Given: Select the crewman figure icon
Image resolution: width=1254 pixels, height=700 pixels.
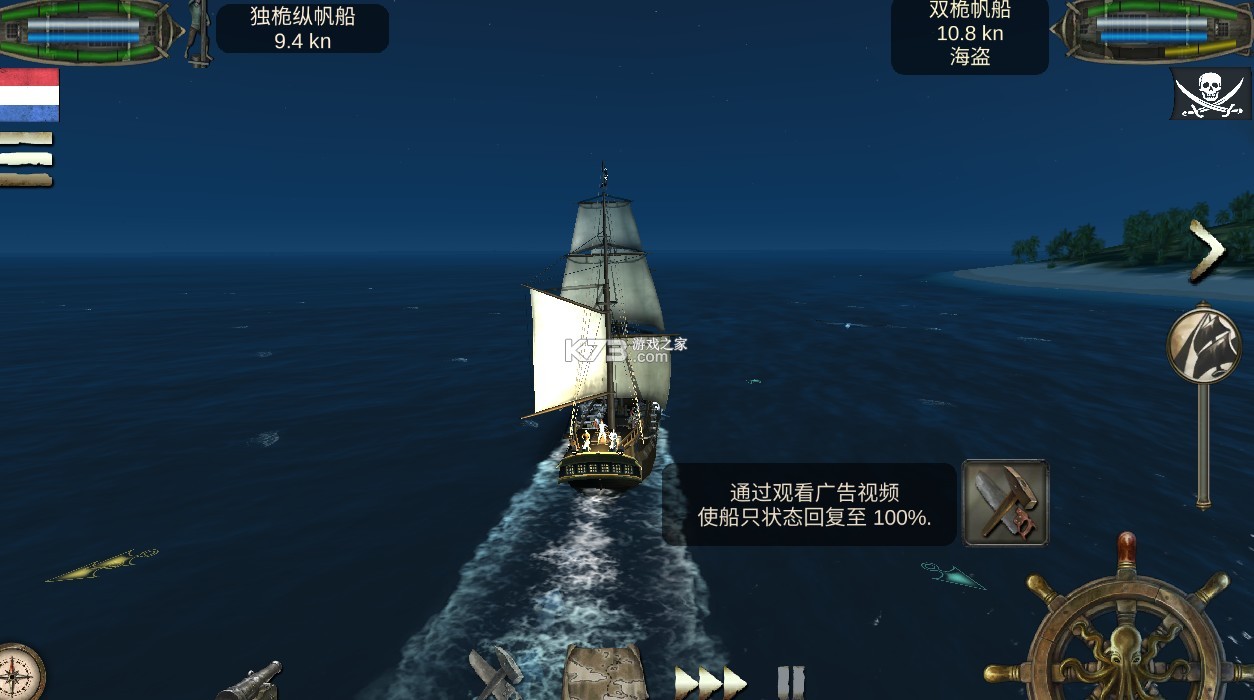Looking at the screenshot, I should pos(199,32).
